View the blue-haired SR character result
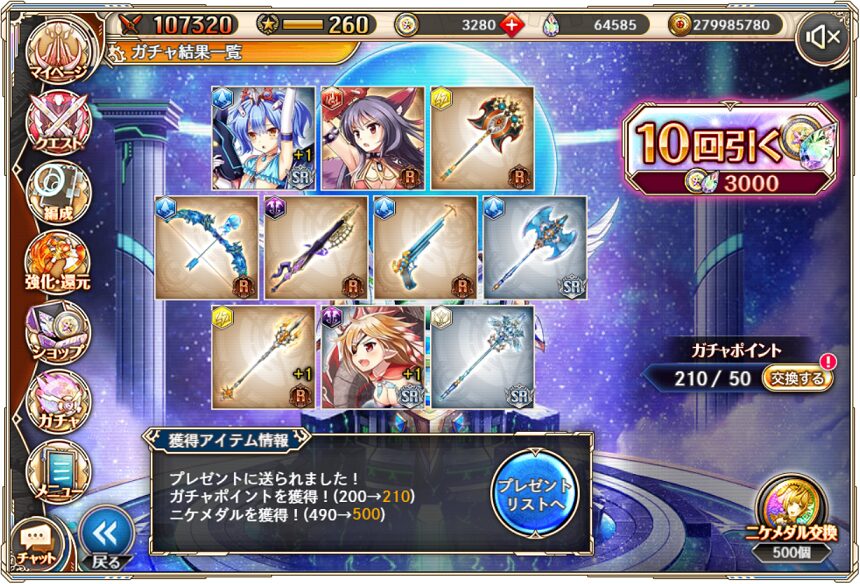 tap(264, 138)
